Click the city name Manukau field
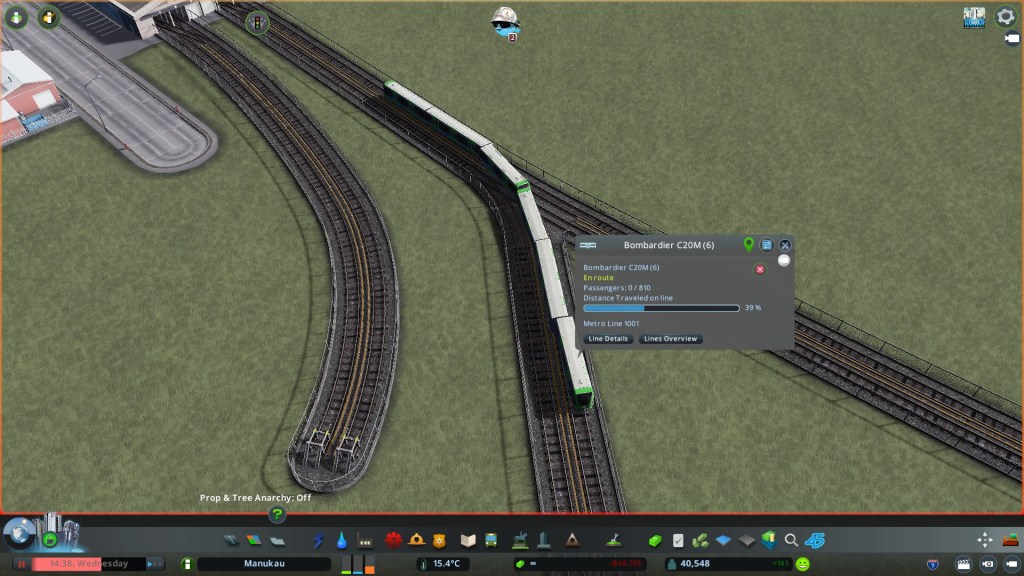 click(265, 564)
